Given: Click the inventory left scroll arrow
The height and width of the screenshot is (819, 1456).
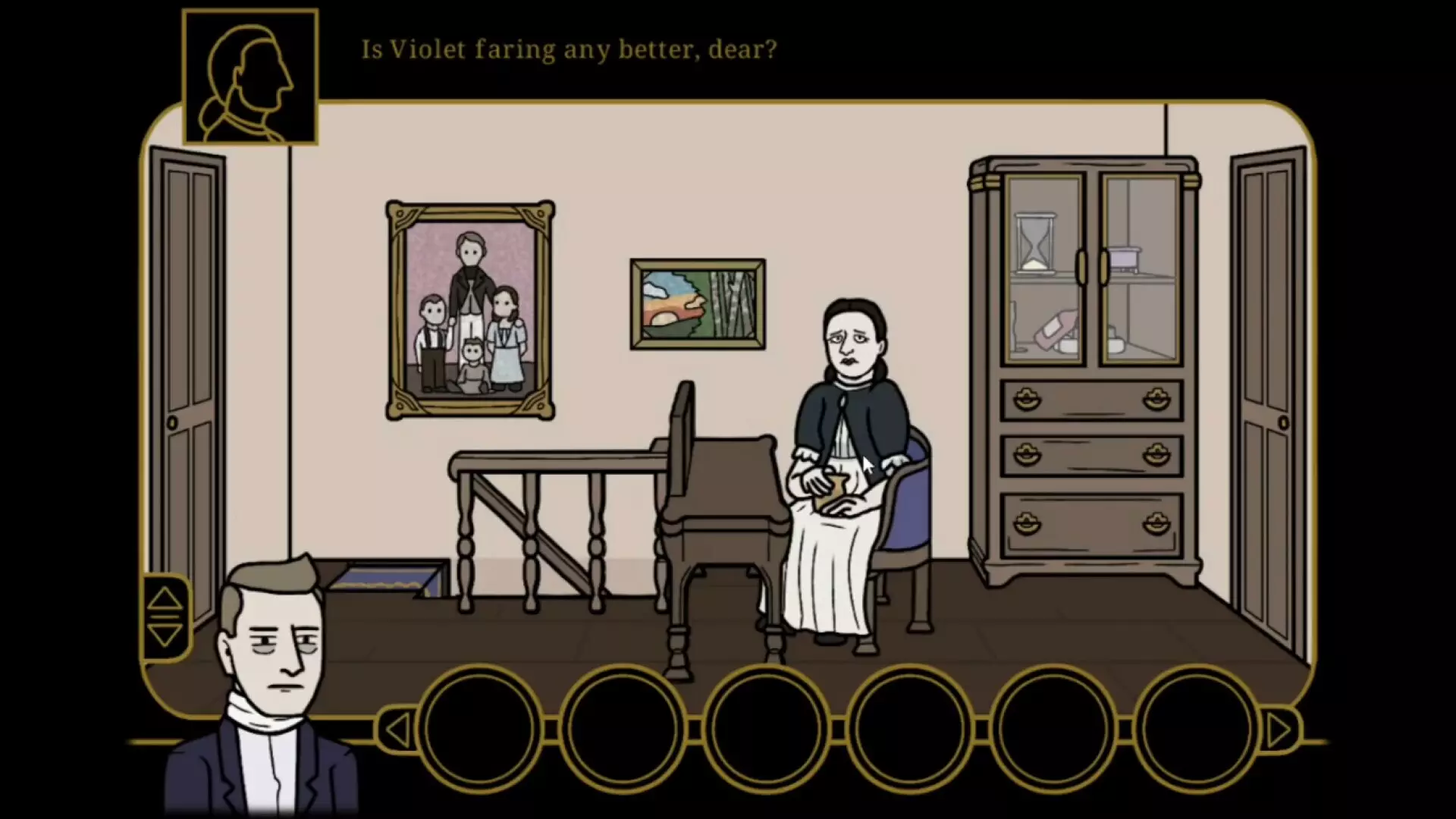Looking at the screenshot, I should click(x=397, y=730).
